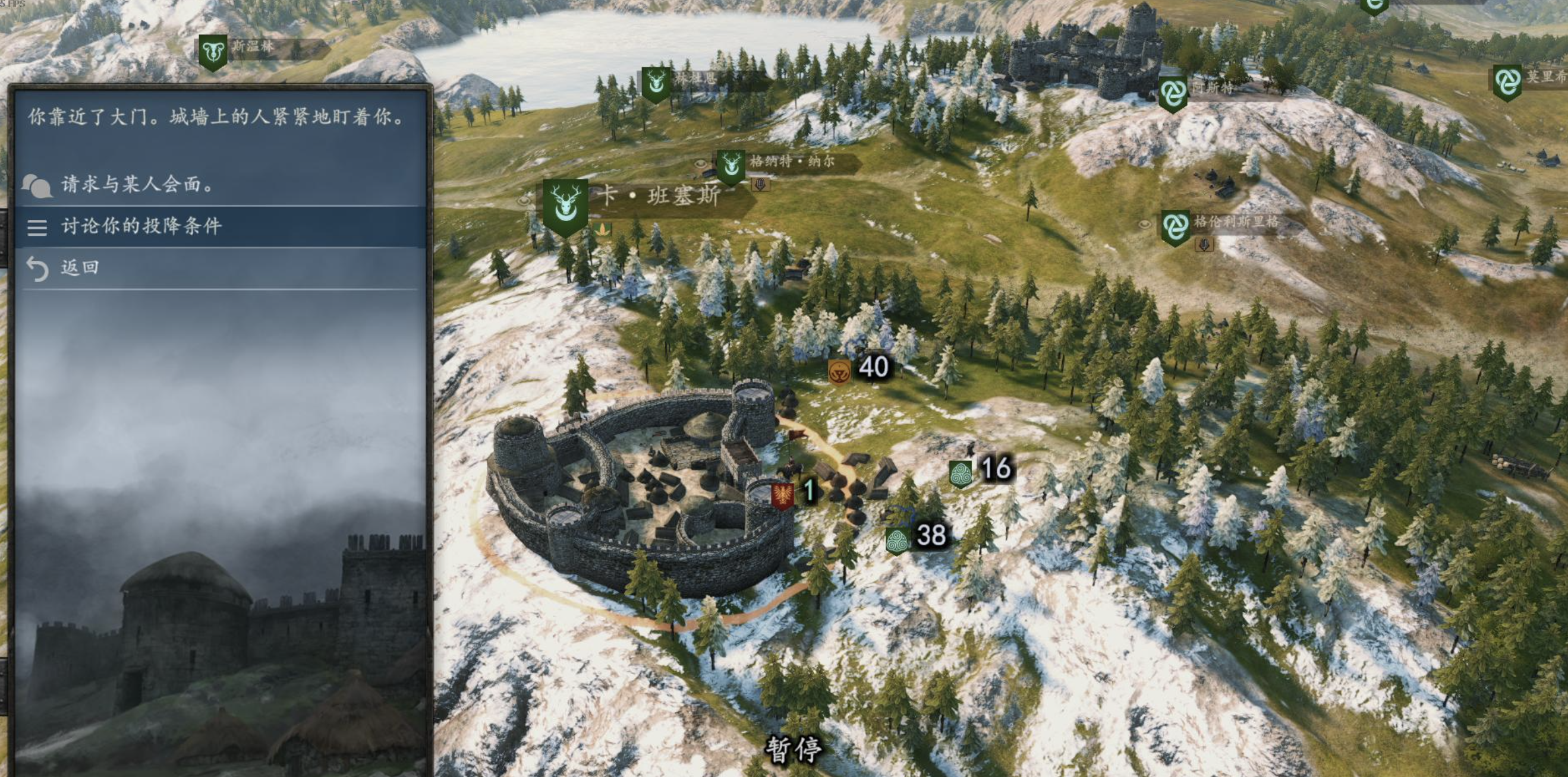1568x777 pixels.
Task: Click the red eagle banner party marker
Action: point(782,494)
